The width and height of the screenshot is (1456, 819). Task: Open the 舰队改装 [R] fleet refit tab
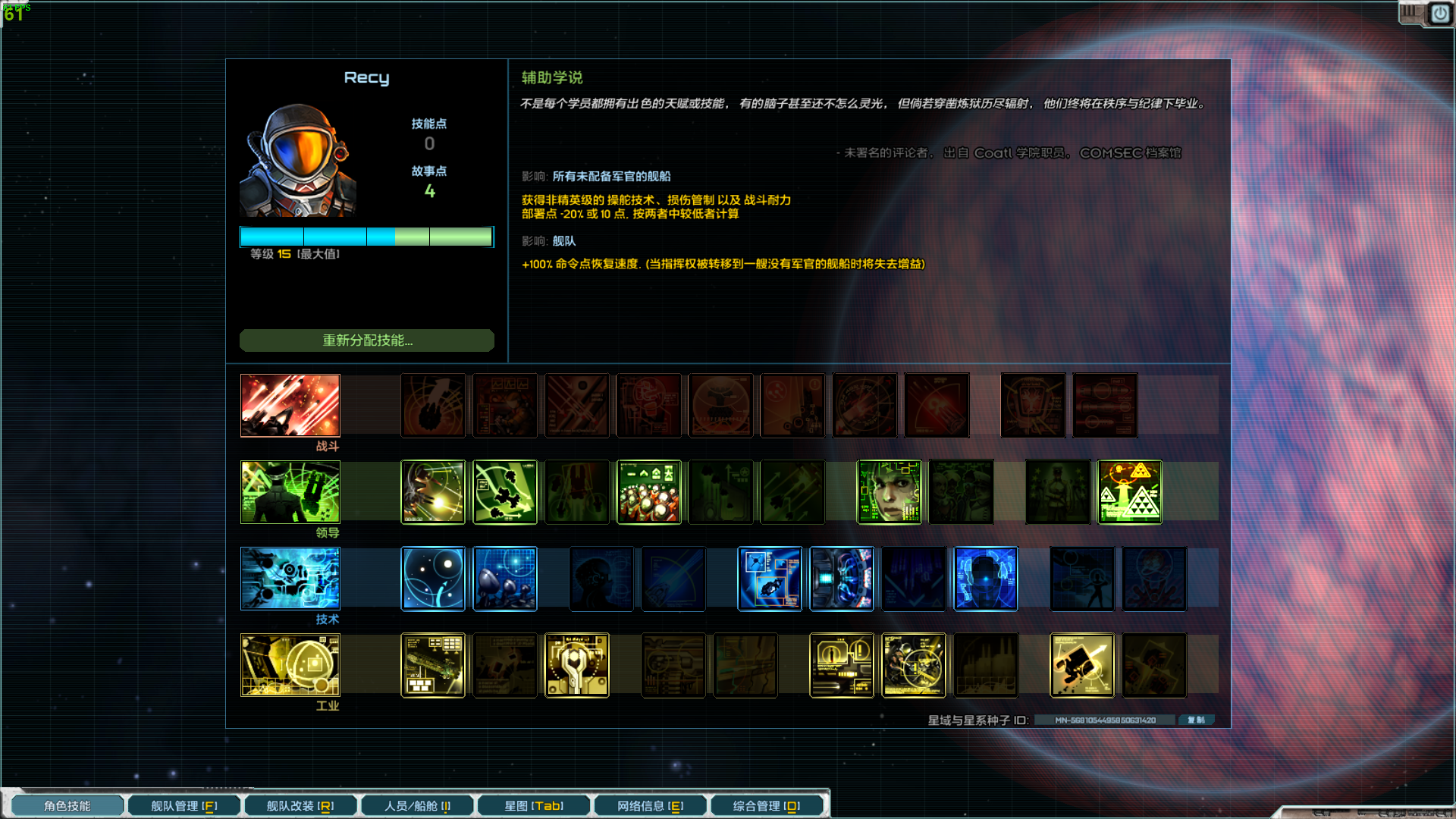(x=300, y=805)
